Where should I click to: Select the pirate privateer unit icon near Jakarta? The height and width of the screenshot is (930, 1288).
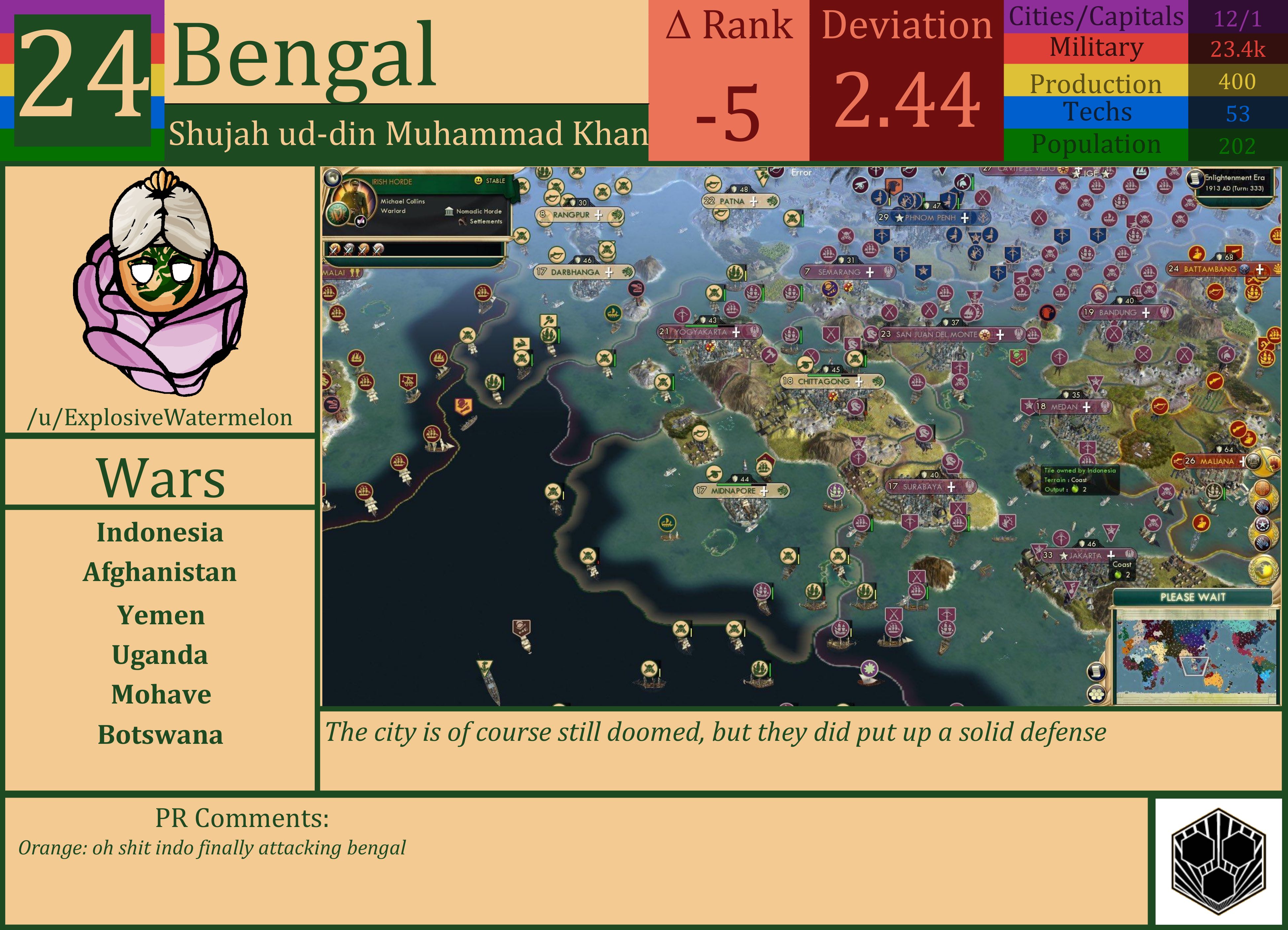pos(1166,492)
